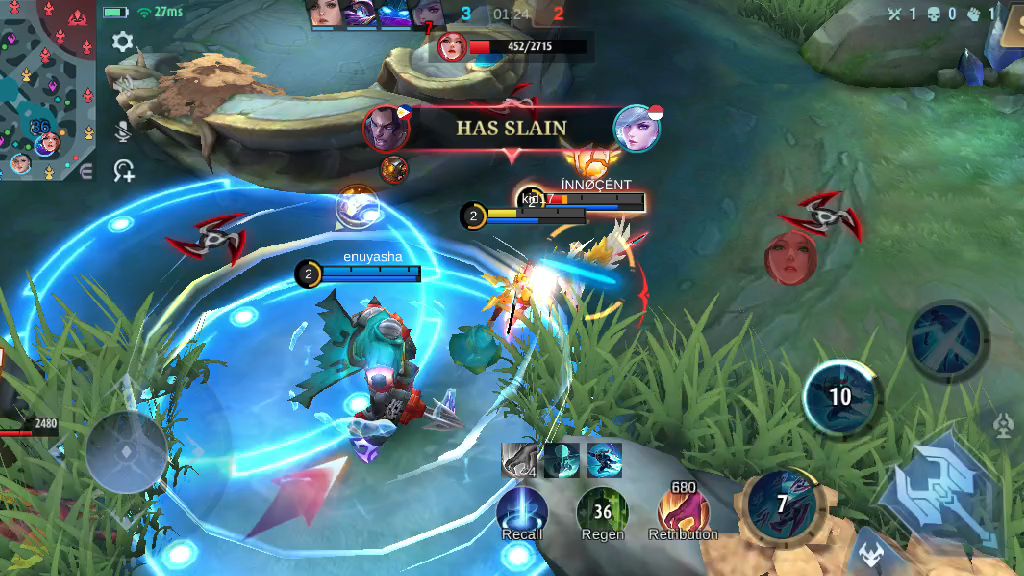Open the settings gear icon

123,42
